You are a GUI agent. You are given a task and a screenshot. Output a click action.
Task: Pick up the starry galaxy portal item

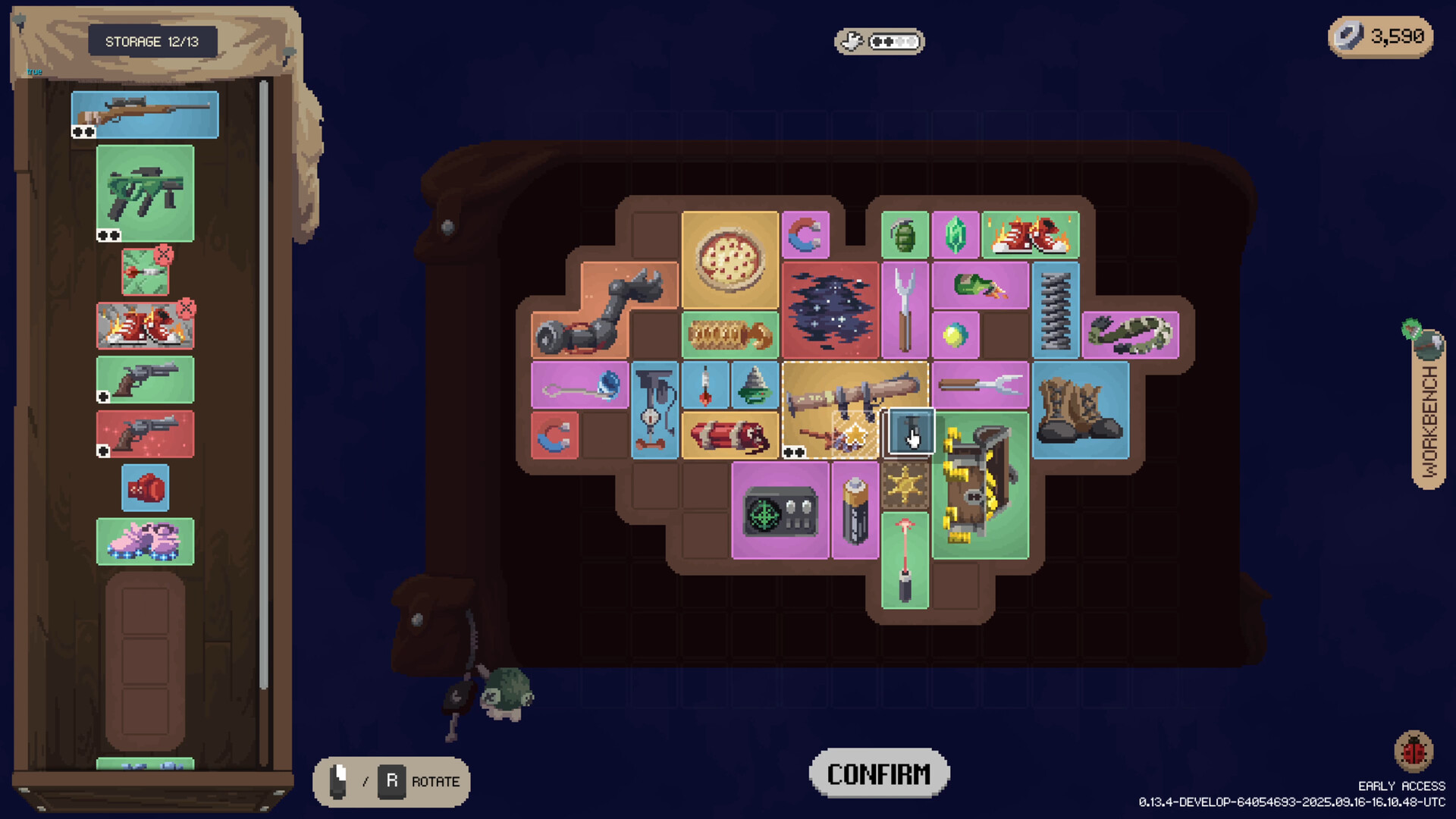[x=830, y=310]
